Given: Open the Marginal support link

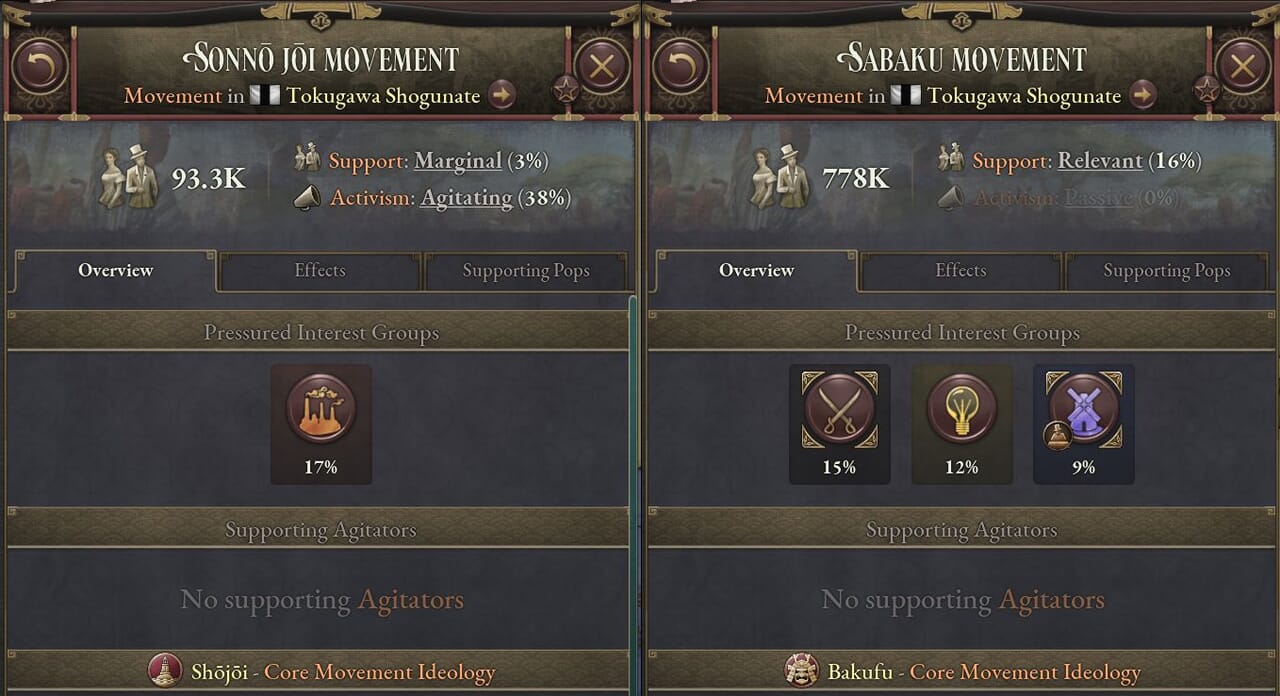Looking at the screenshot, I should [x=458, y=161].
